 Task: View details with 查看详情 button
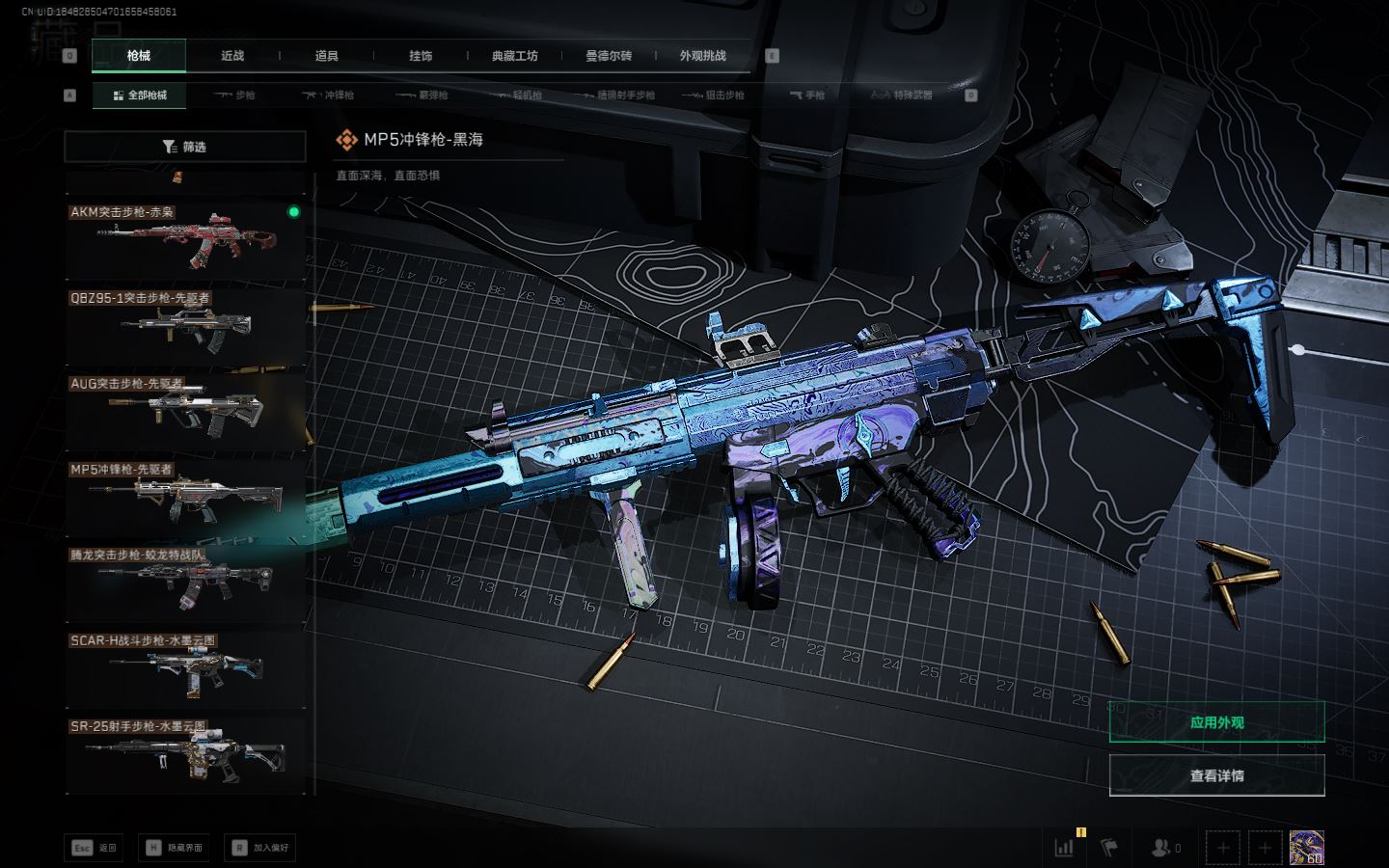1216,775
